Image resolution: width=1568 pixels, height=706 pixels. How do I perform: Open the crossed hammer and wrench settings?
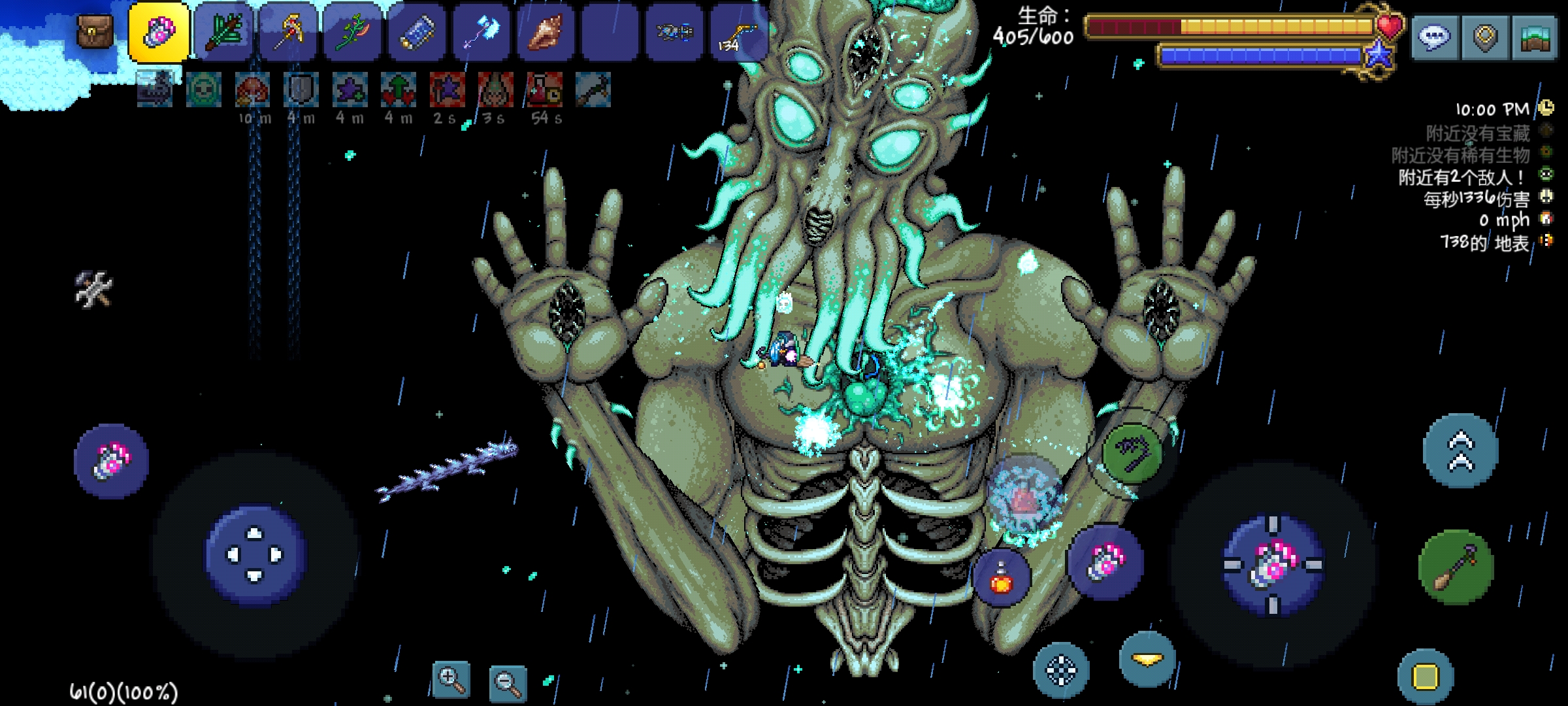[93, 289]
